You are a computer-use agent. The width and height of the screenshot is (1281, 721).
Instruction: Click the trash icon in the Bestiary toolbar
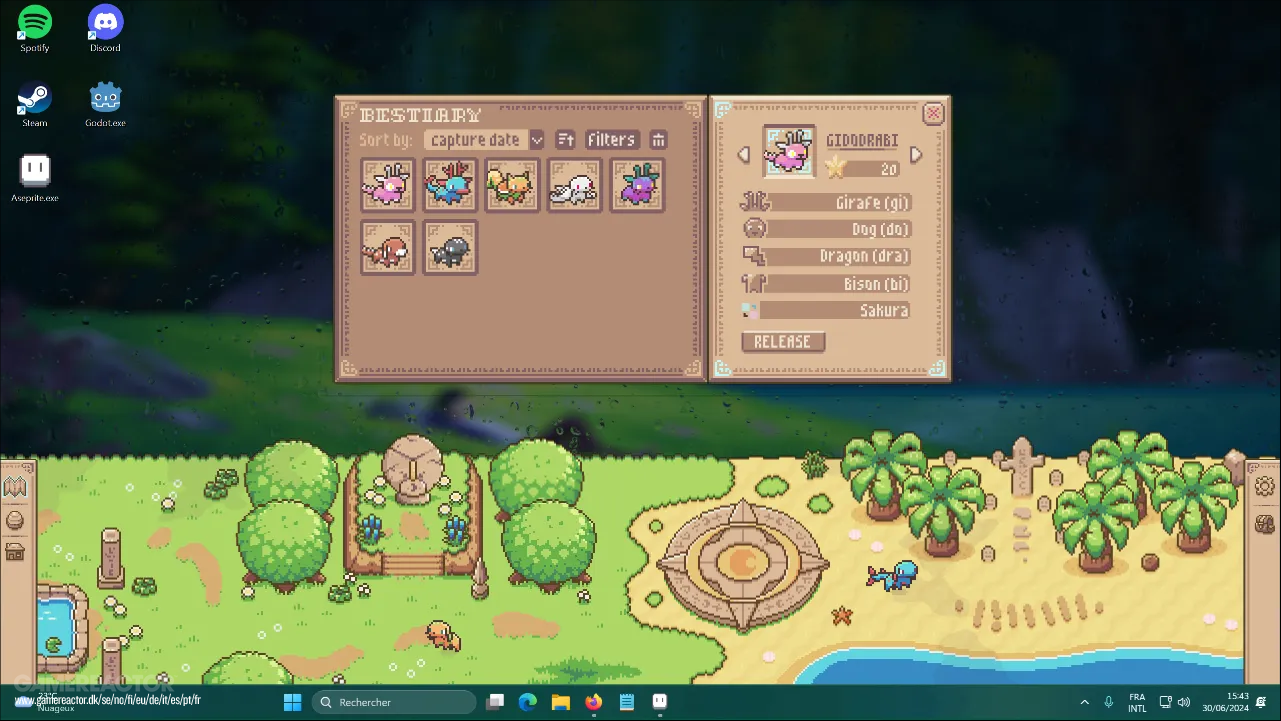(658, 140)
